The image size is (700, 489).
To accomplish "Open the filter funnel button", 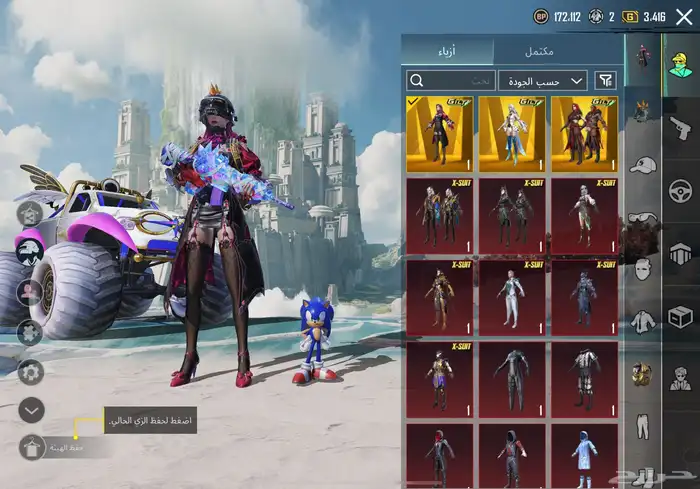I will coord(606,80).
